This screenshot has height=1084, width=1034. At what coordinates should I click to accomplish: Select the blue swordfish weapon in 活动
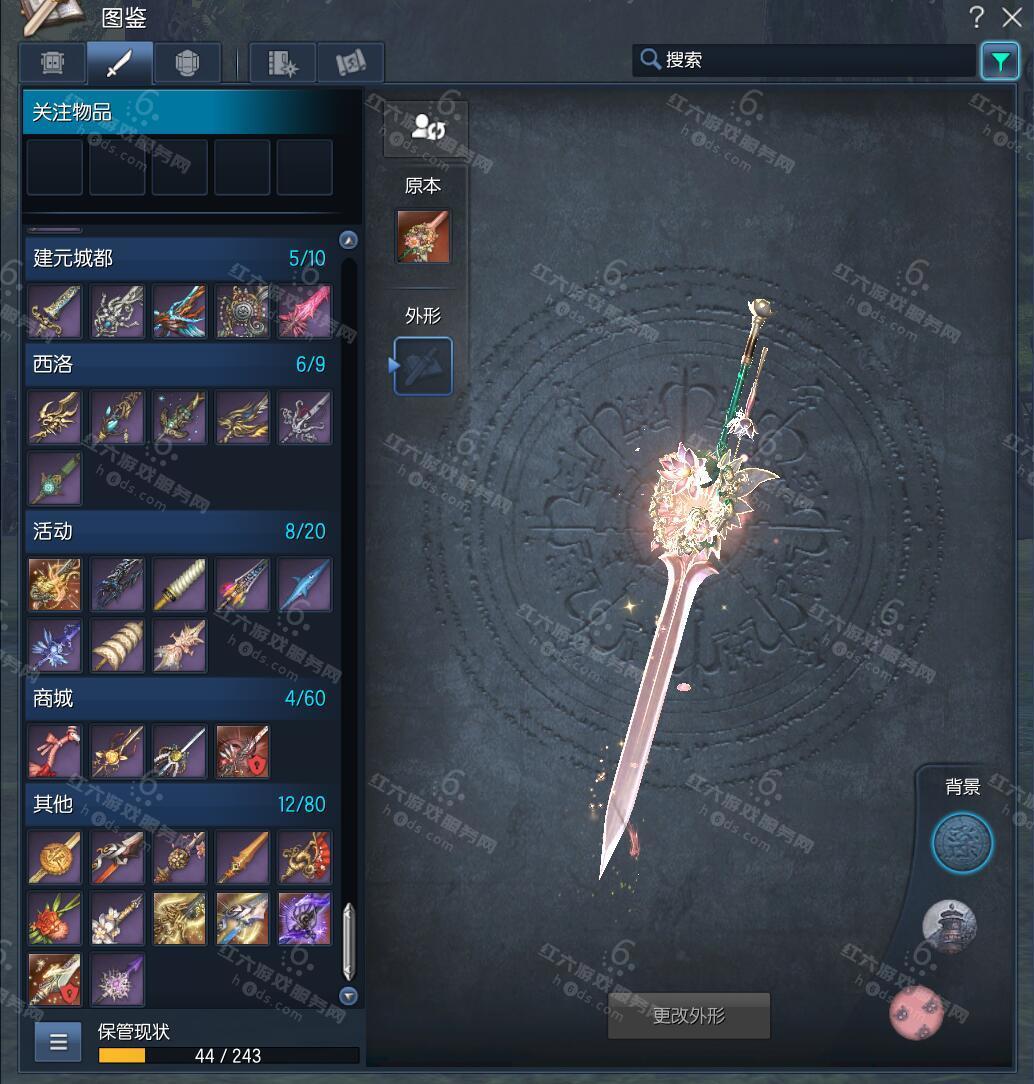pyautogui.click(x=304, y=585)
